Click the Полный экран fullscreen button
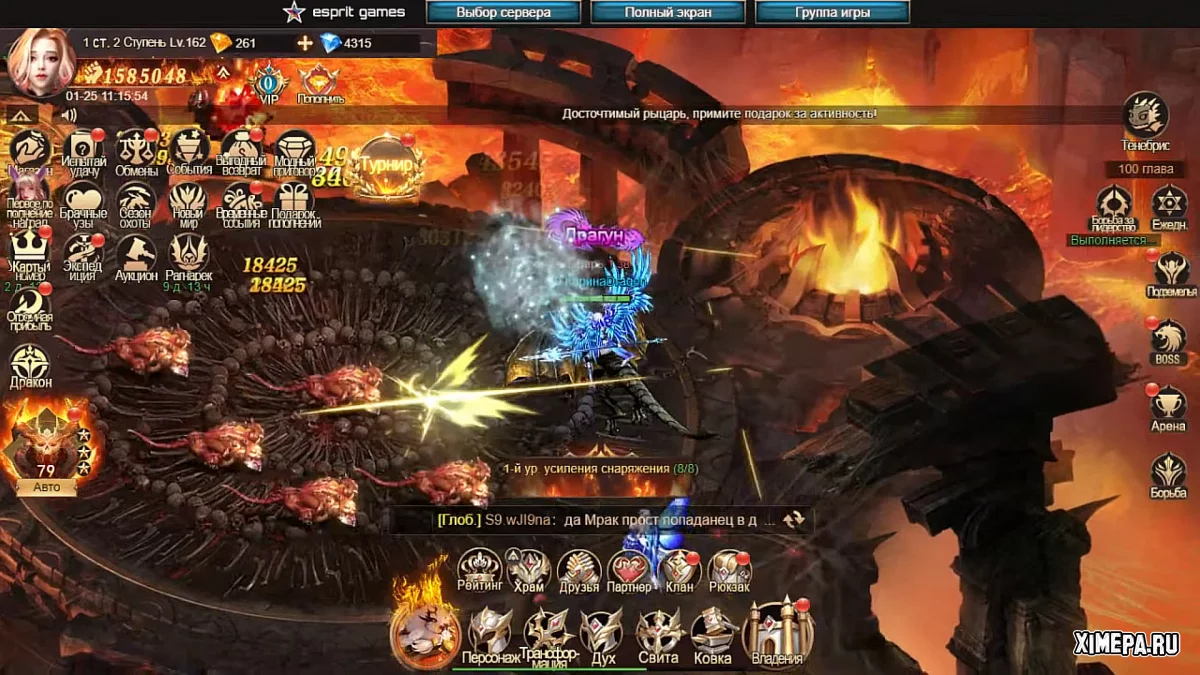 click(668, 13)
